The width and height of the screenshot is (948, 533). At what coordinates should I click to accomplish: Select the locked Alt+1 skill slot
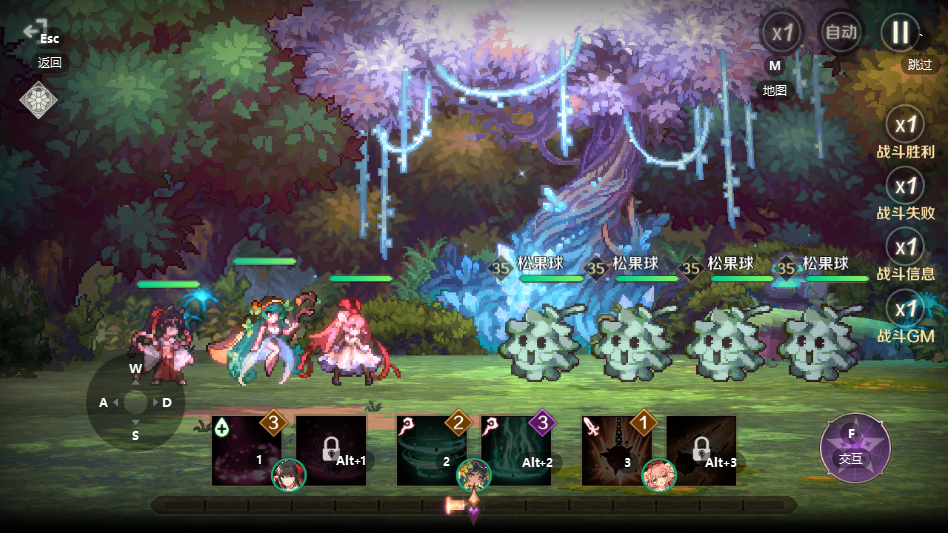331,451
